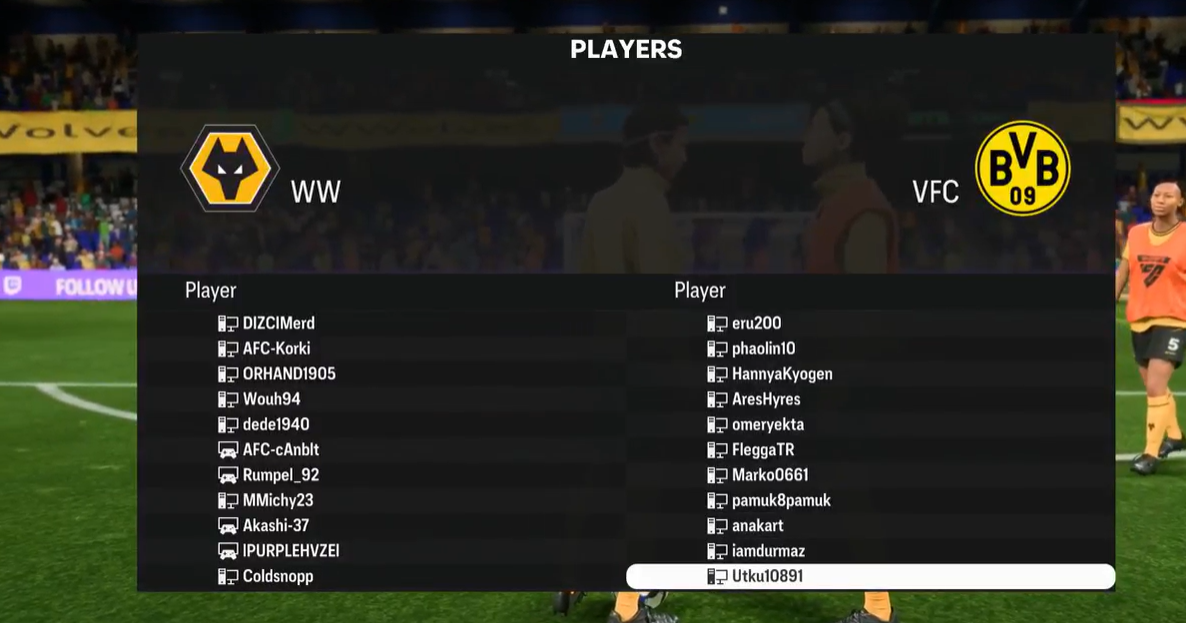Pick the MMichy23 row

point(278,500)
